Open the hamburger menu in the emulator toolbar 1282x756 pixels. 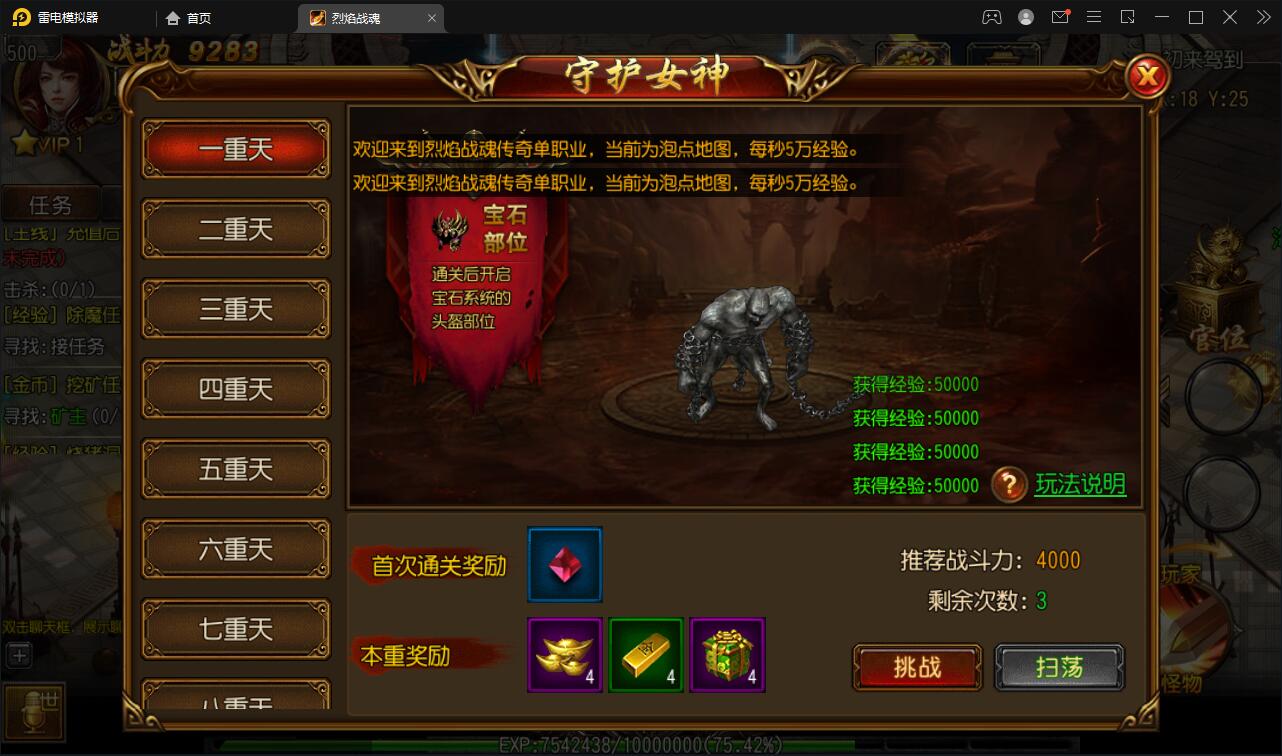1094,17
